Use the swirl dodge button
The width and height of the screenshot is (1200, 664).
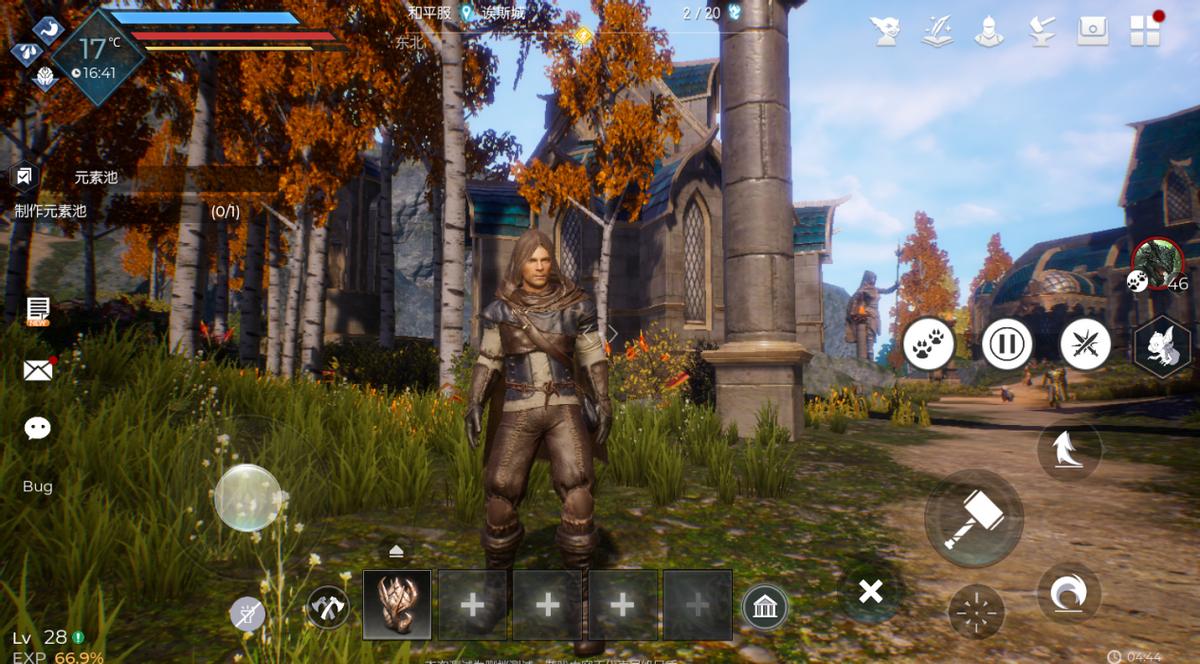(x=1068, y=594)
